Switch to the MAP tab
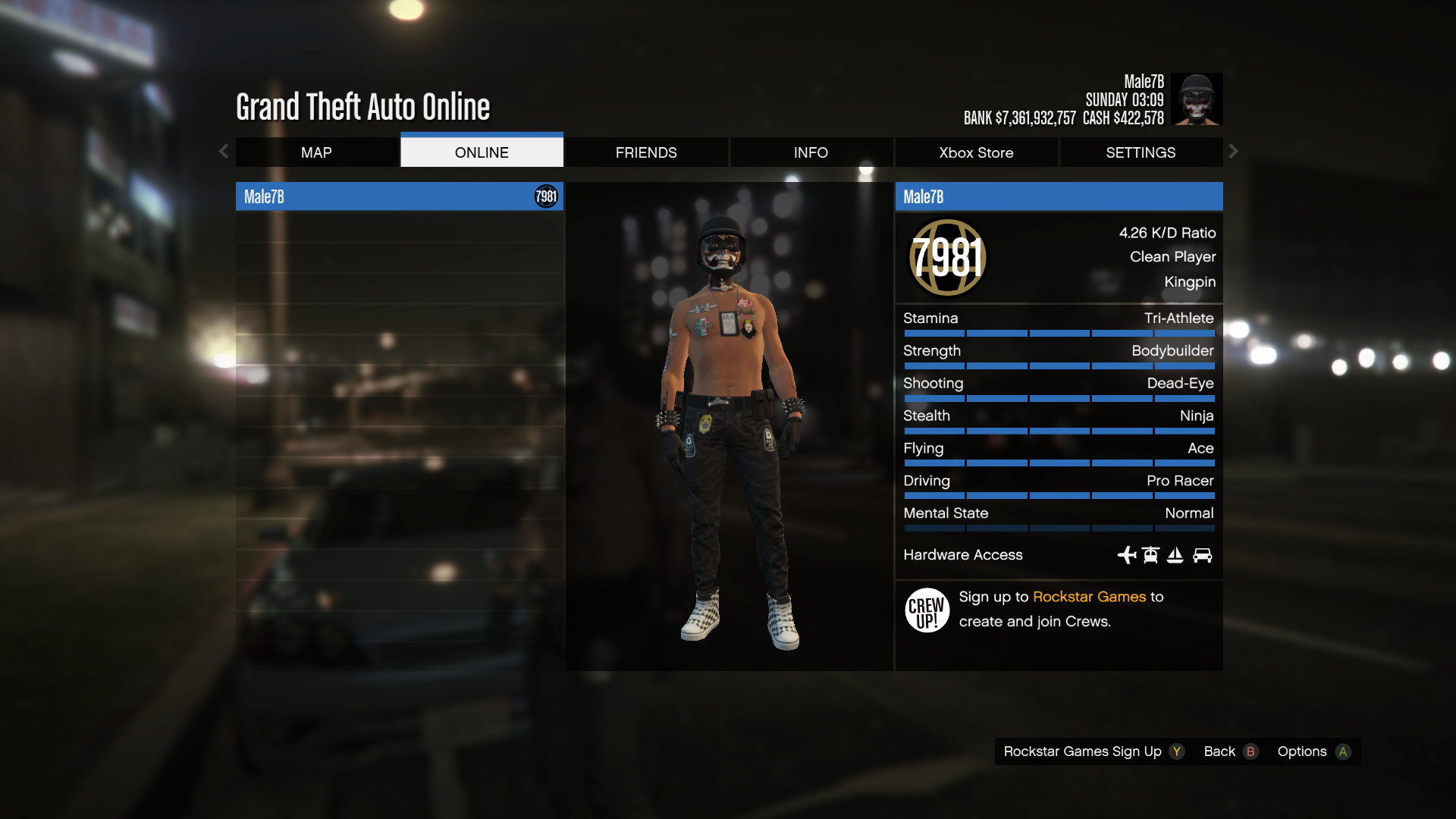The height and width of the screenshot is (819, 1456). (x=316, y=152)
